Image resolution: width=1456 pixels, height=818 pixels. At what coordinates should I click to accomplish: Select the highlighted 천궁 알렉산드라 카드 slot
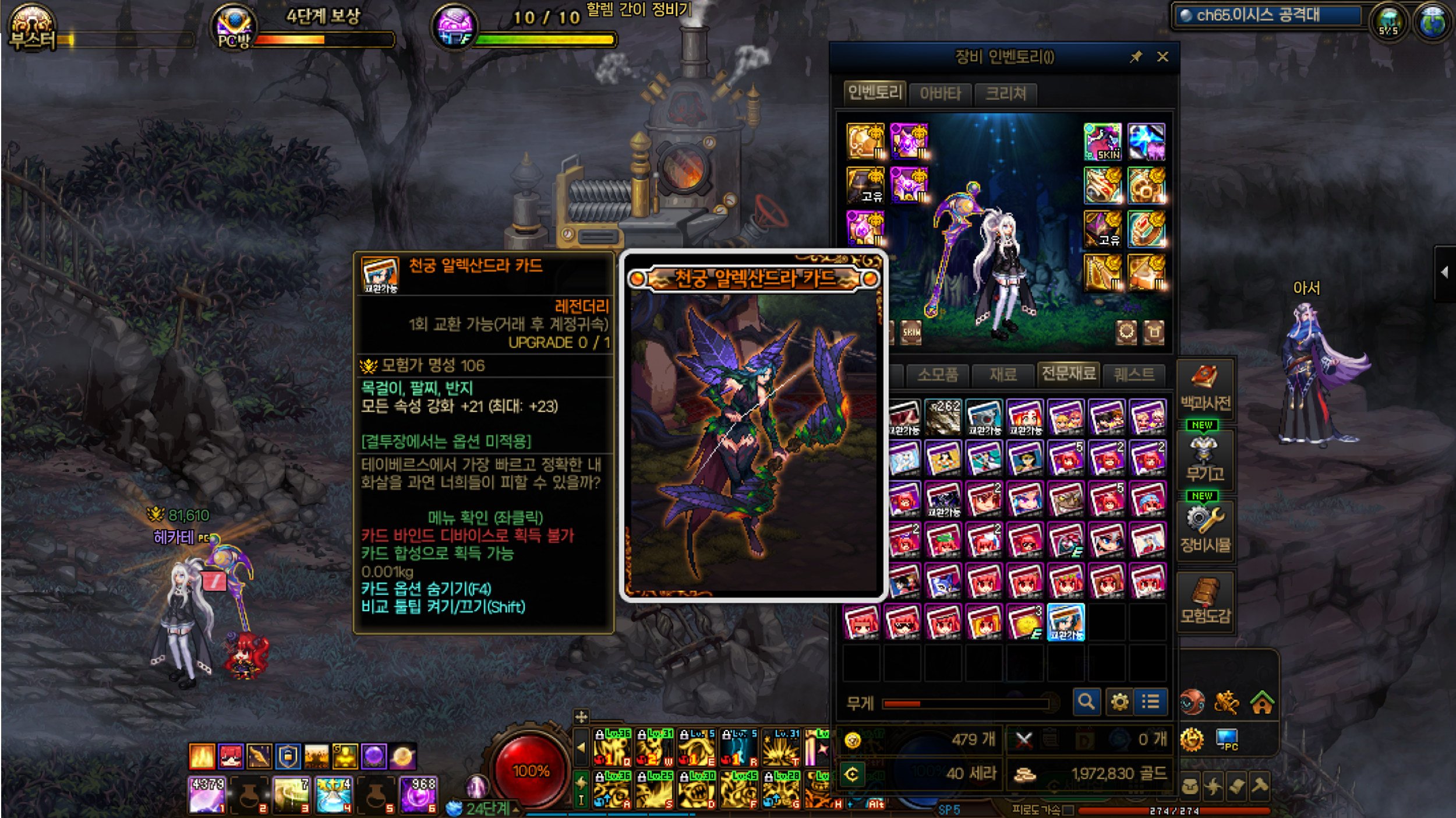coord(1065,622)
